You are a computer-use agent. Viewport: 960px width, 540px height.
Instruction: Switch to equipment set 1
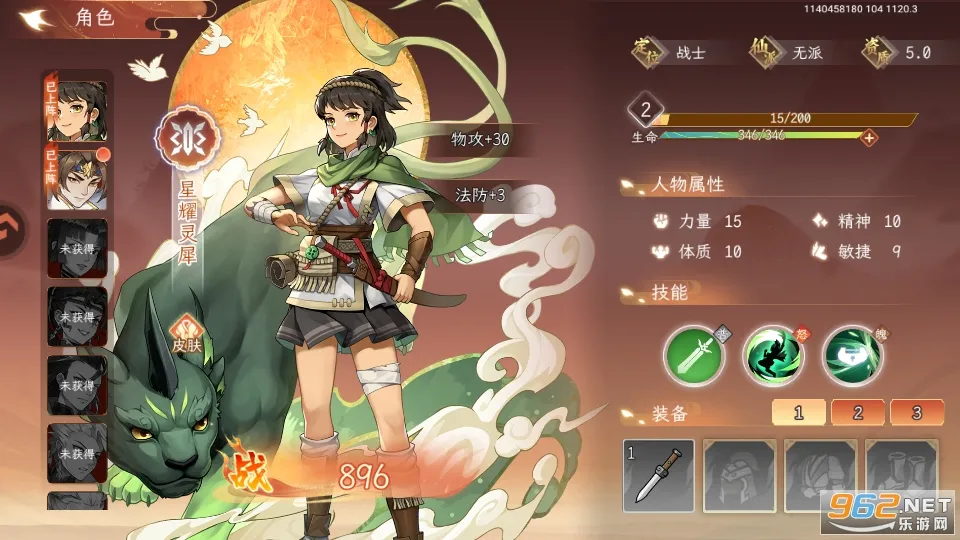click(798, 412)
